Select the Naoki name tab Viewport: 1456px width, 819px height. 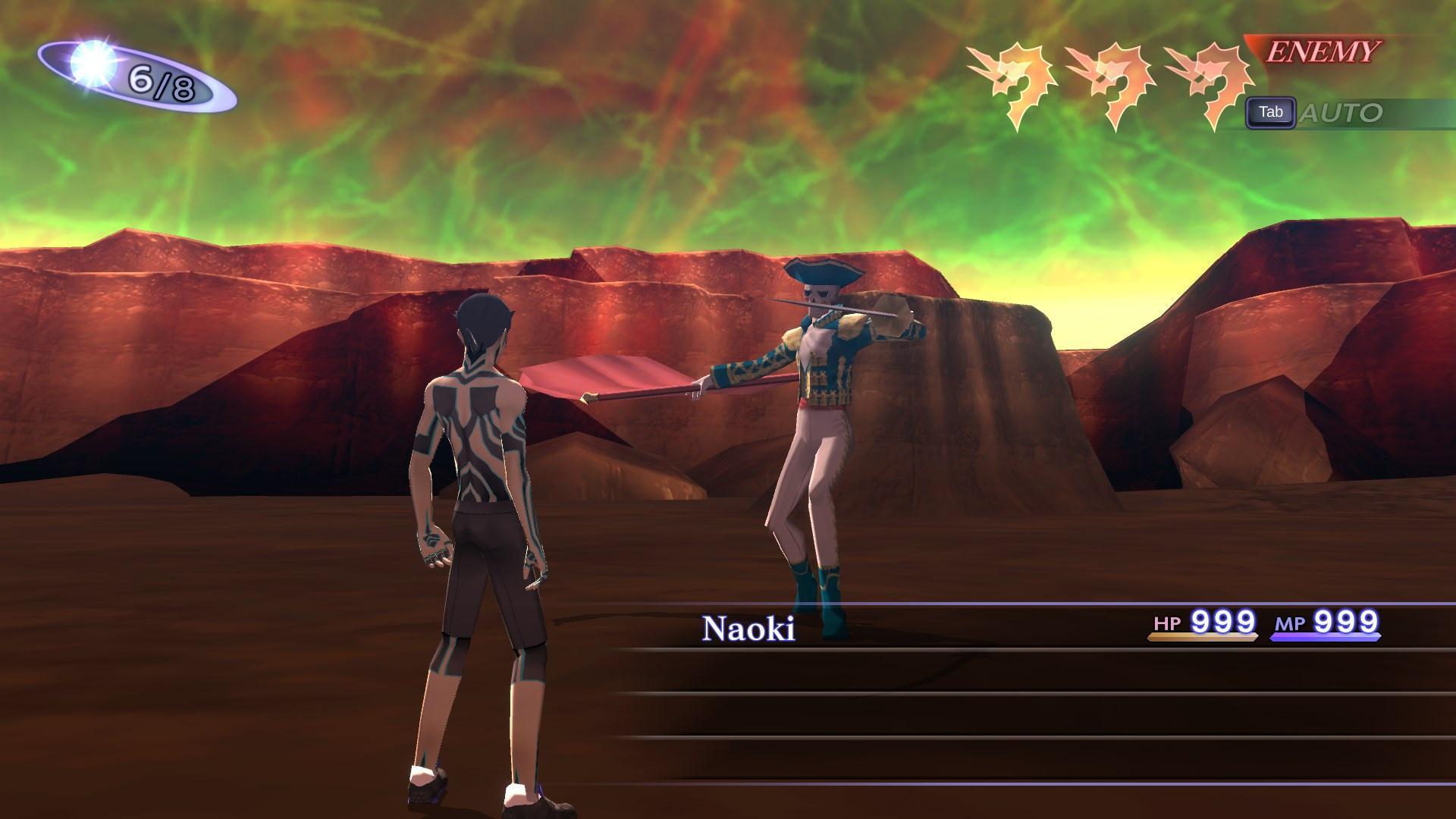coord(750,627)
